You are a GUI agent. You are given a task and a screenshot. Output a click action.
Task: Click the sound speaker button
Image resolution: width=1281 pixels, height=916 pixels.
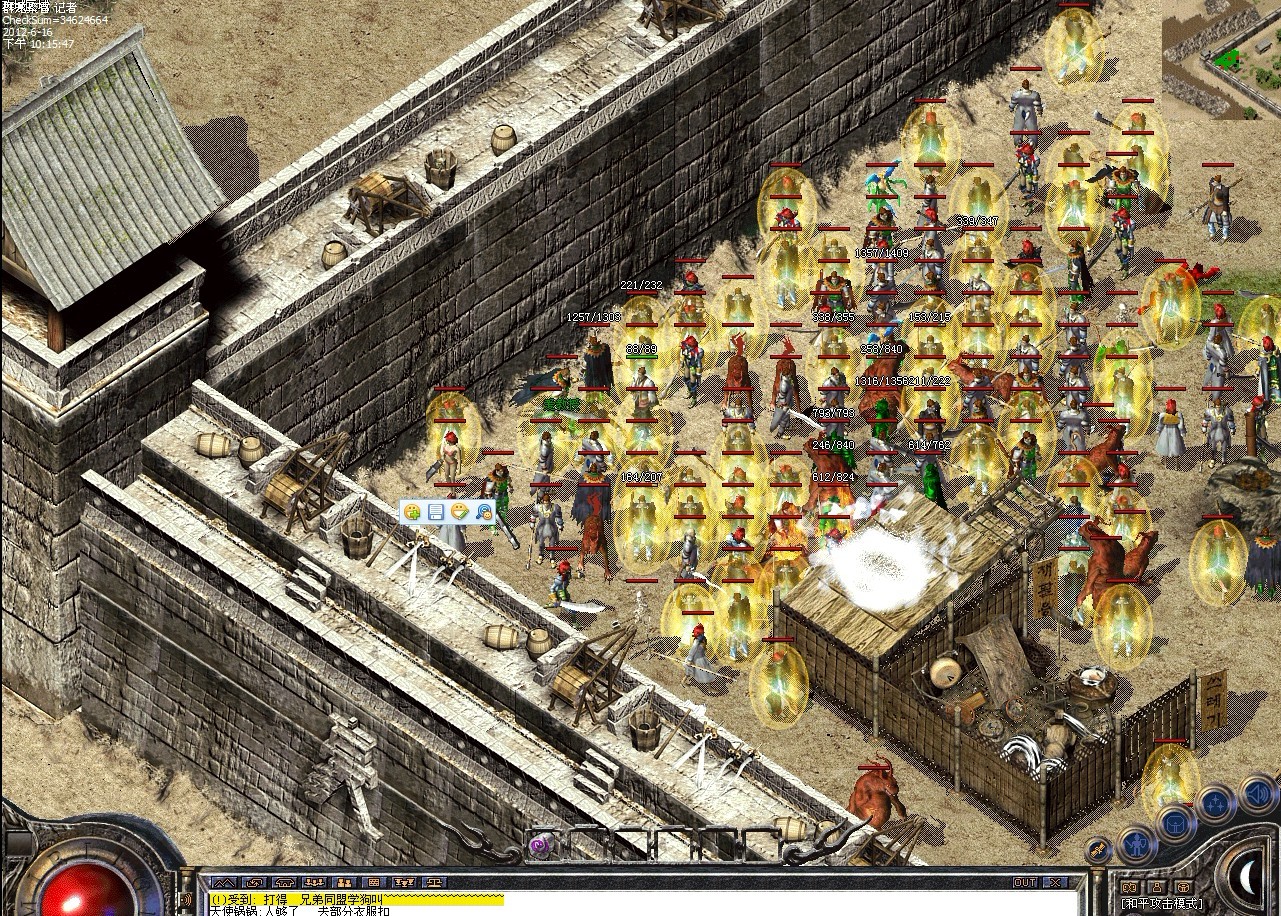(1258, 795)
